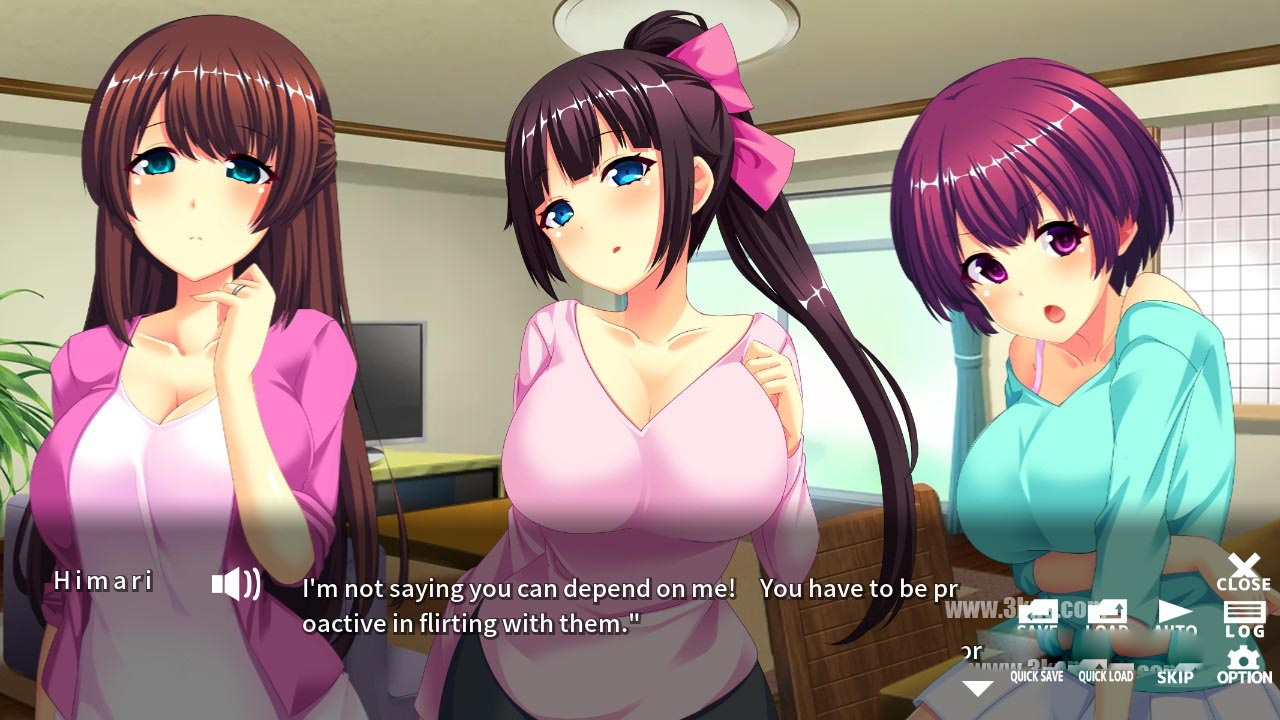Open game settings with the OPTION gear icon
Screen dimensions: 1280x720
click(x=1243, y=662)
